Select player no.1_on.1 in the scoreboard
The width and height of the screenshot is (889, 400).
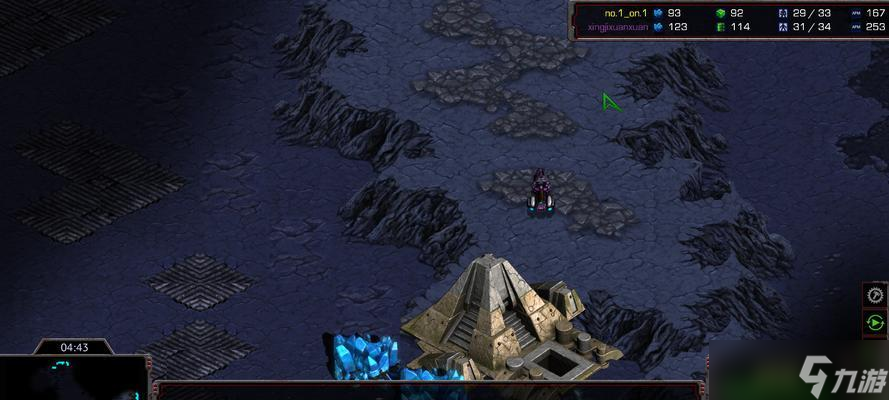coord(626,13)
